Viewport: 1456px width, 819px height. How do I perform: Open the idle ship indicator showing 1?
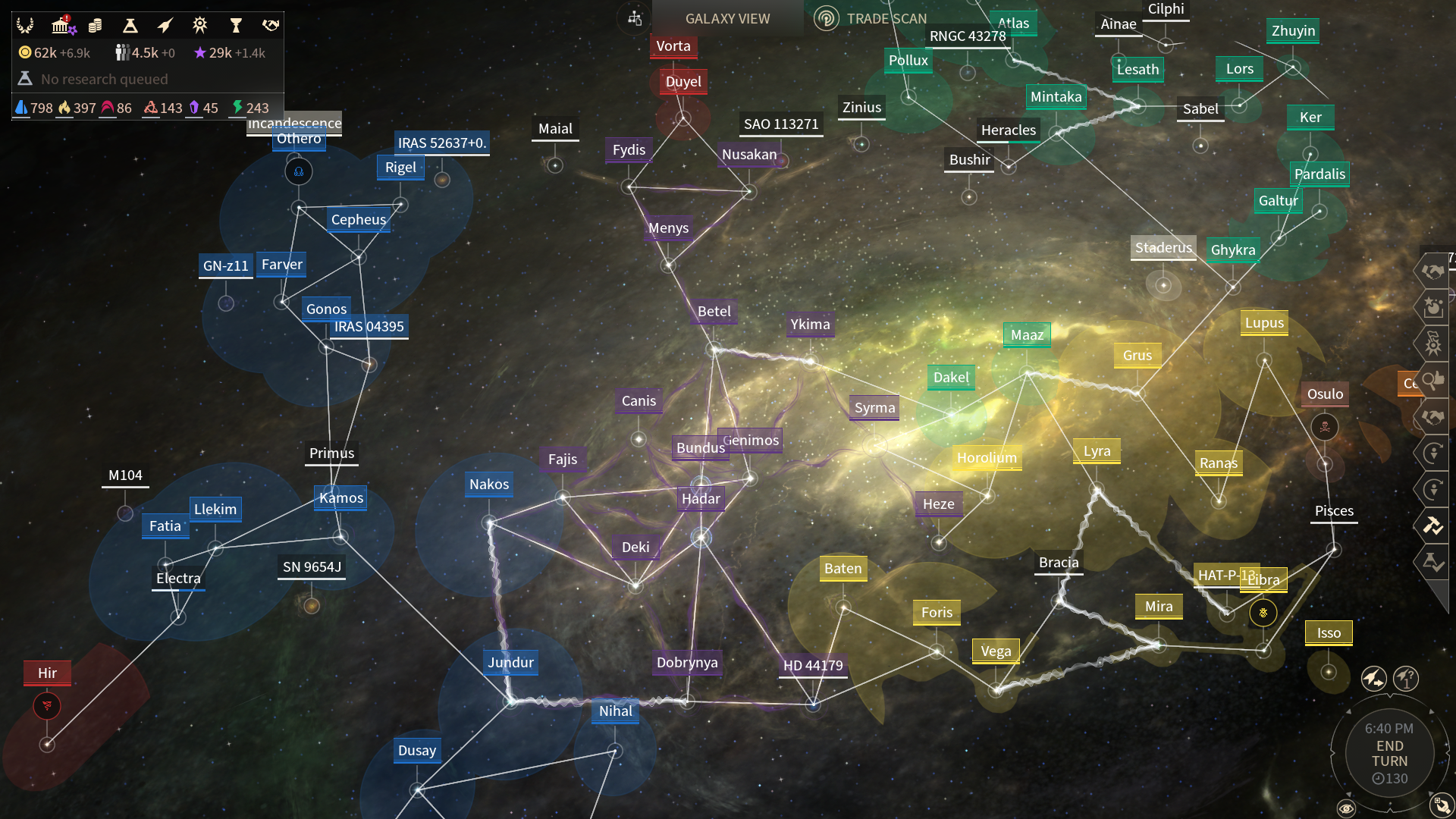point(1407,679)
